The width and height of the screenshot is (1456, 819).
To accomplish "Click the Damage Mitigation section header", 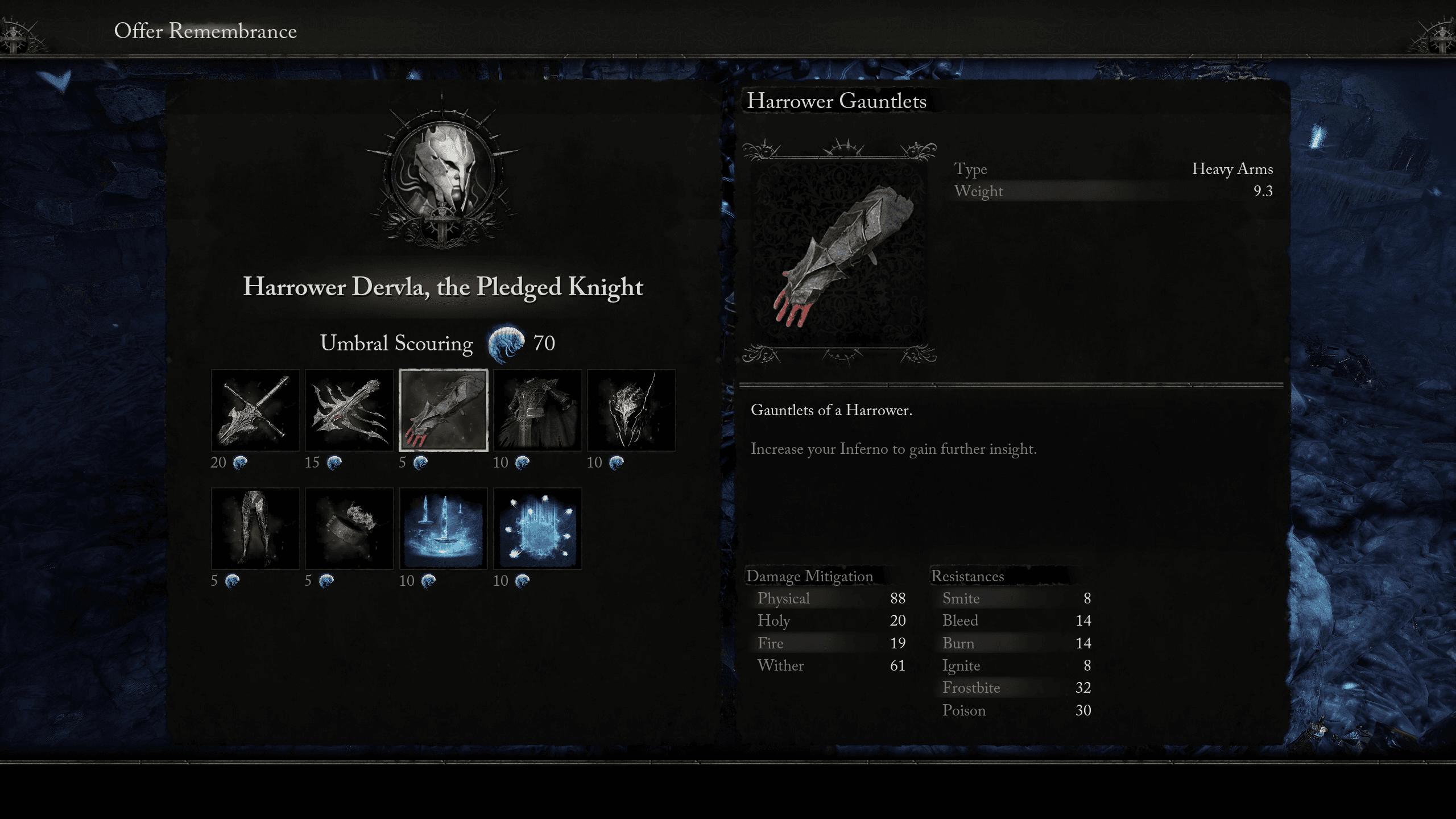I will (810, 576).
